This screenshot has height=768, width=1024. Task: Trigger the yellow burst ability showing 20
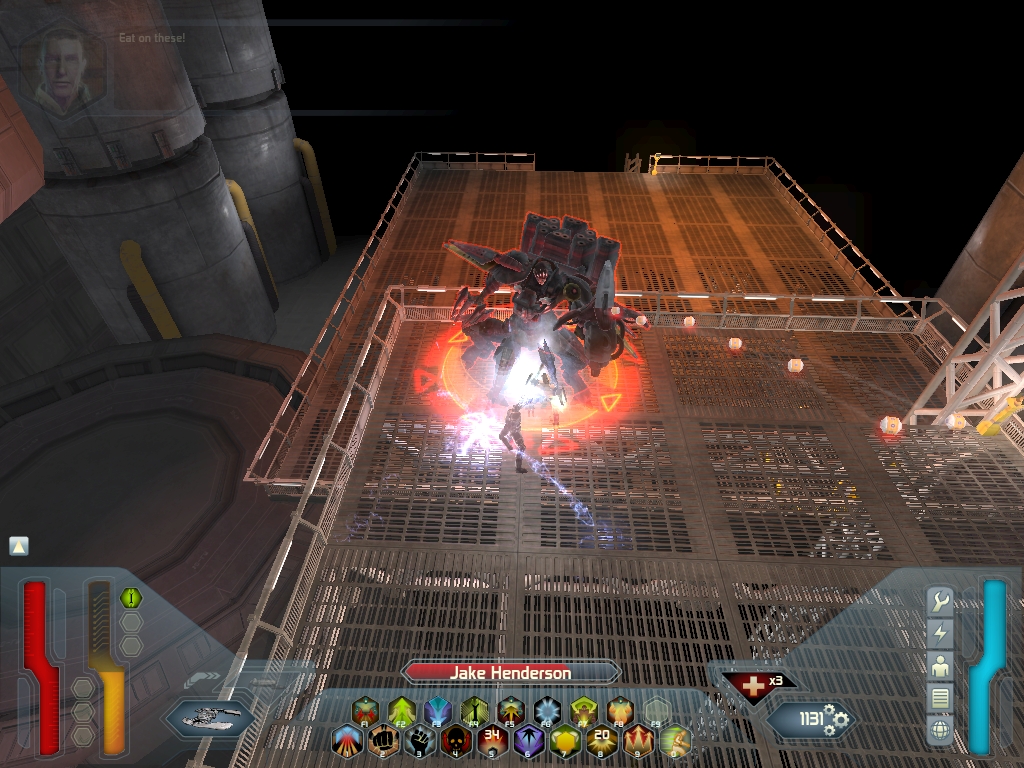click(x=601, y=741)
